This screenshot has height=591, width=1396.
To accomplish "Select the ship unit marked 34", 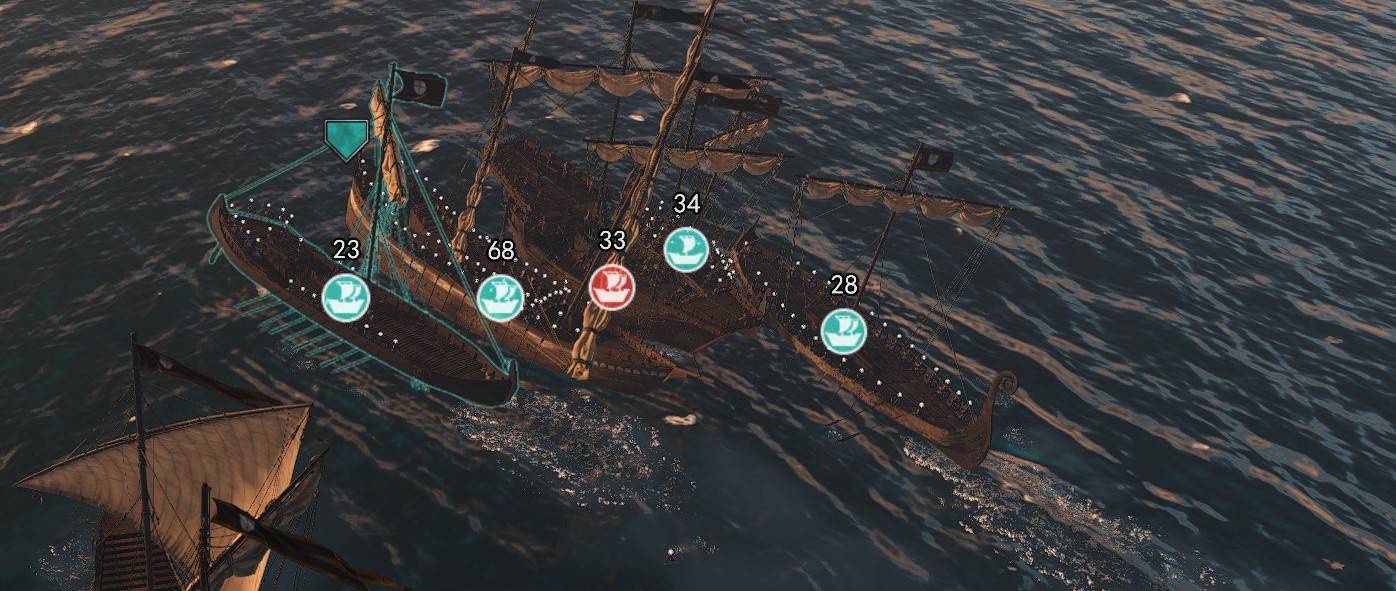I will coord(686,249).
